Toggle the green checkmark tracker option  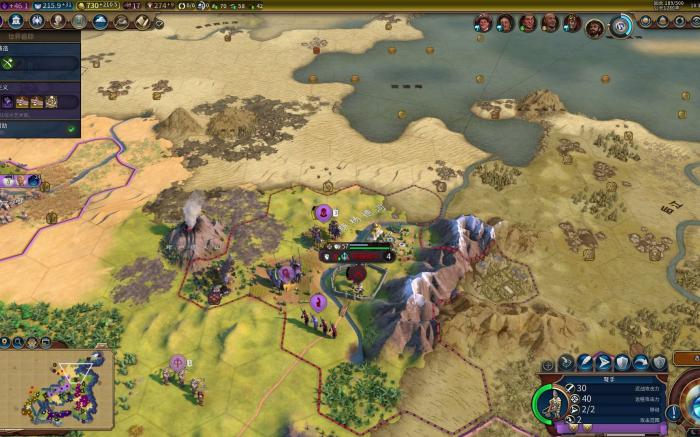click(71, 128)
